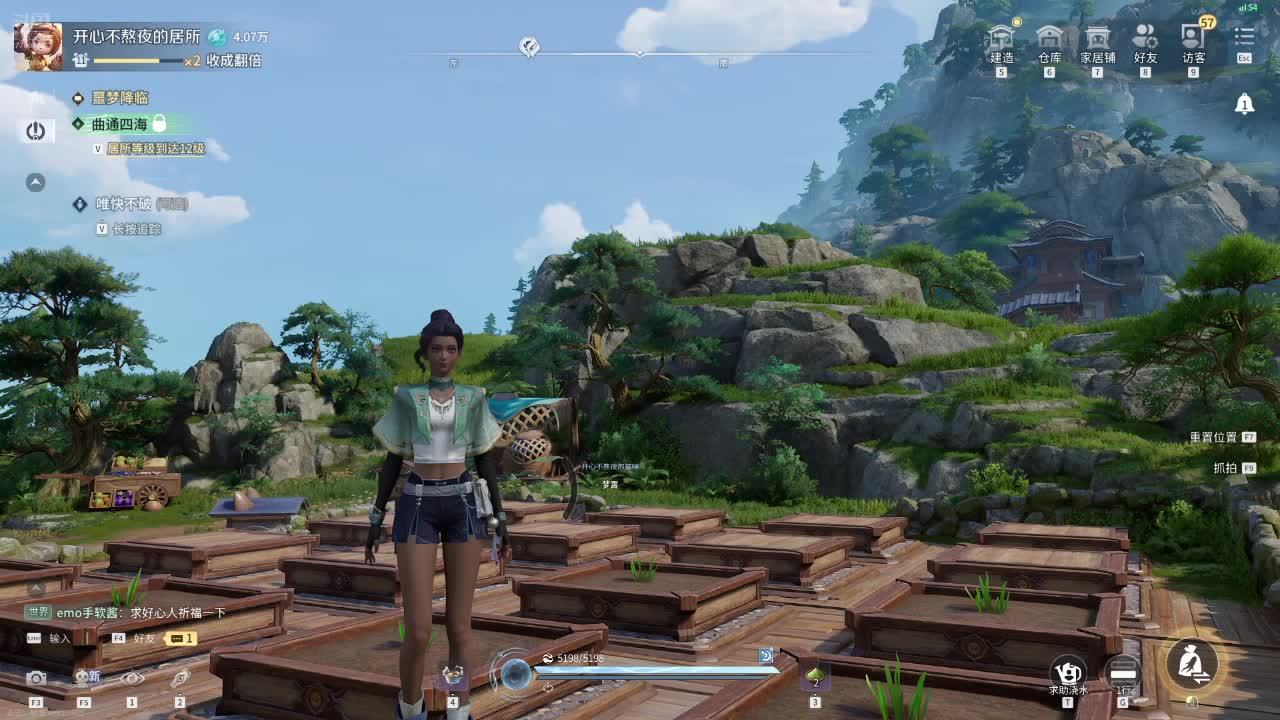The height and width of the screenshot is (720, 1280).
Task: Open the main menu list icon
Action: click(1244, 38)
